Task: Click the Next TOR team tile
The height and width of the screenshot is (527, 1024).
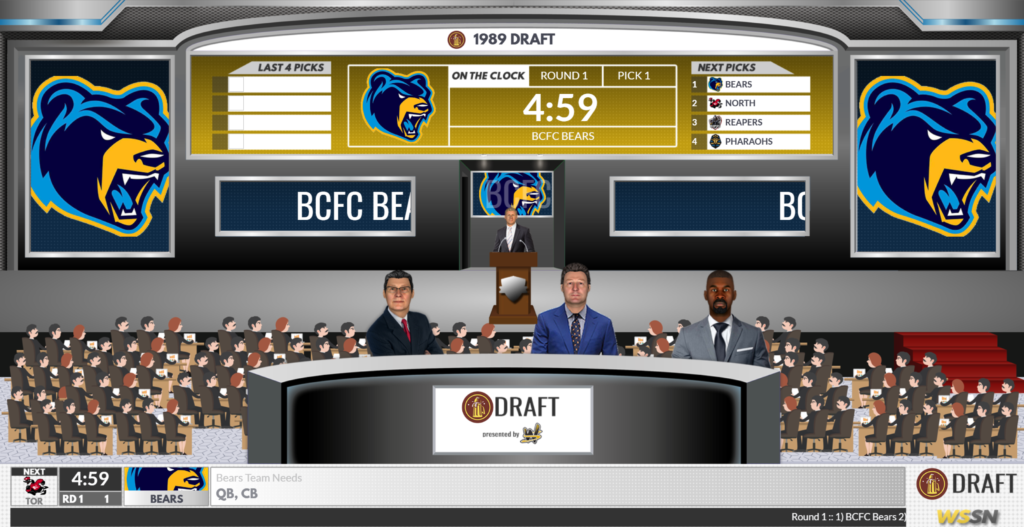Action: tap(34, 485)
